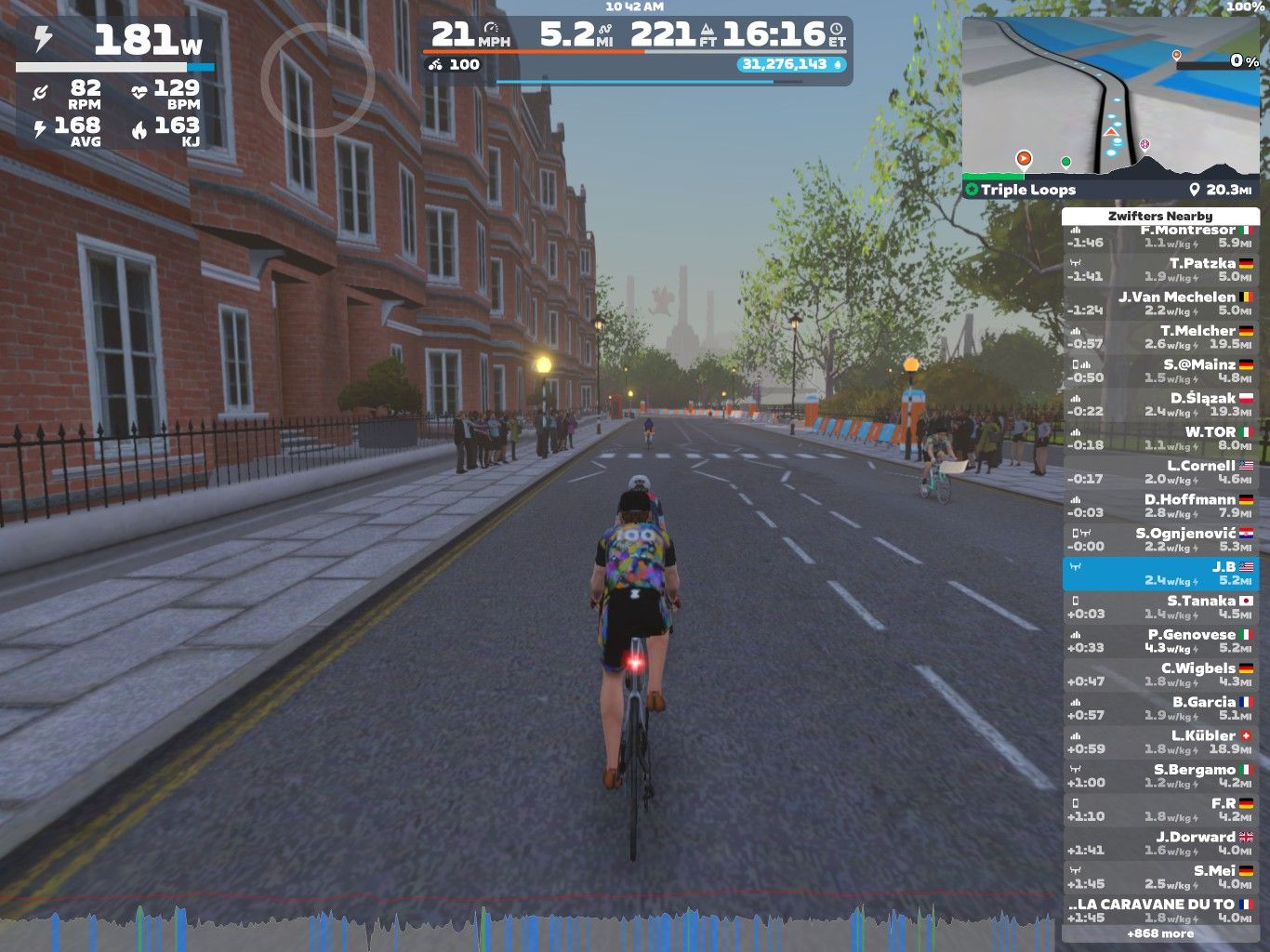Open the power-up ring slot
The image size is (1270, 952).
tap(317, 79)
